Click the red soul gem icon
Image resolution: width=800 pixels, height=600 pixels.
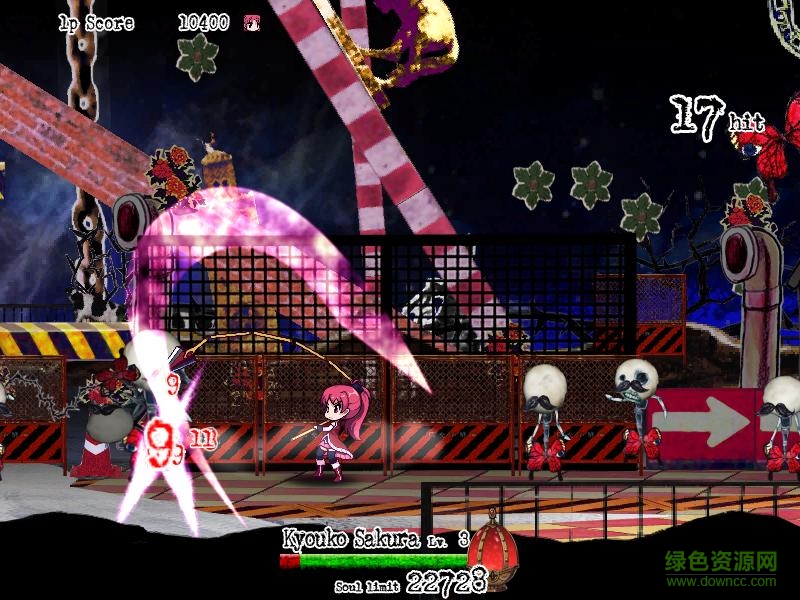(x=492, y=546)
